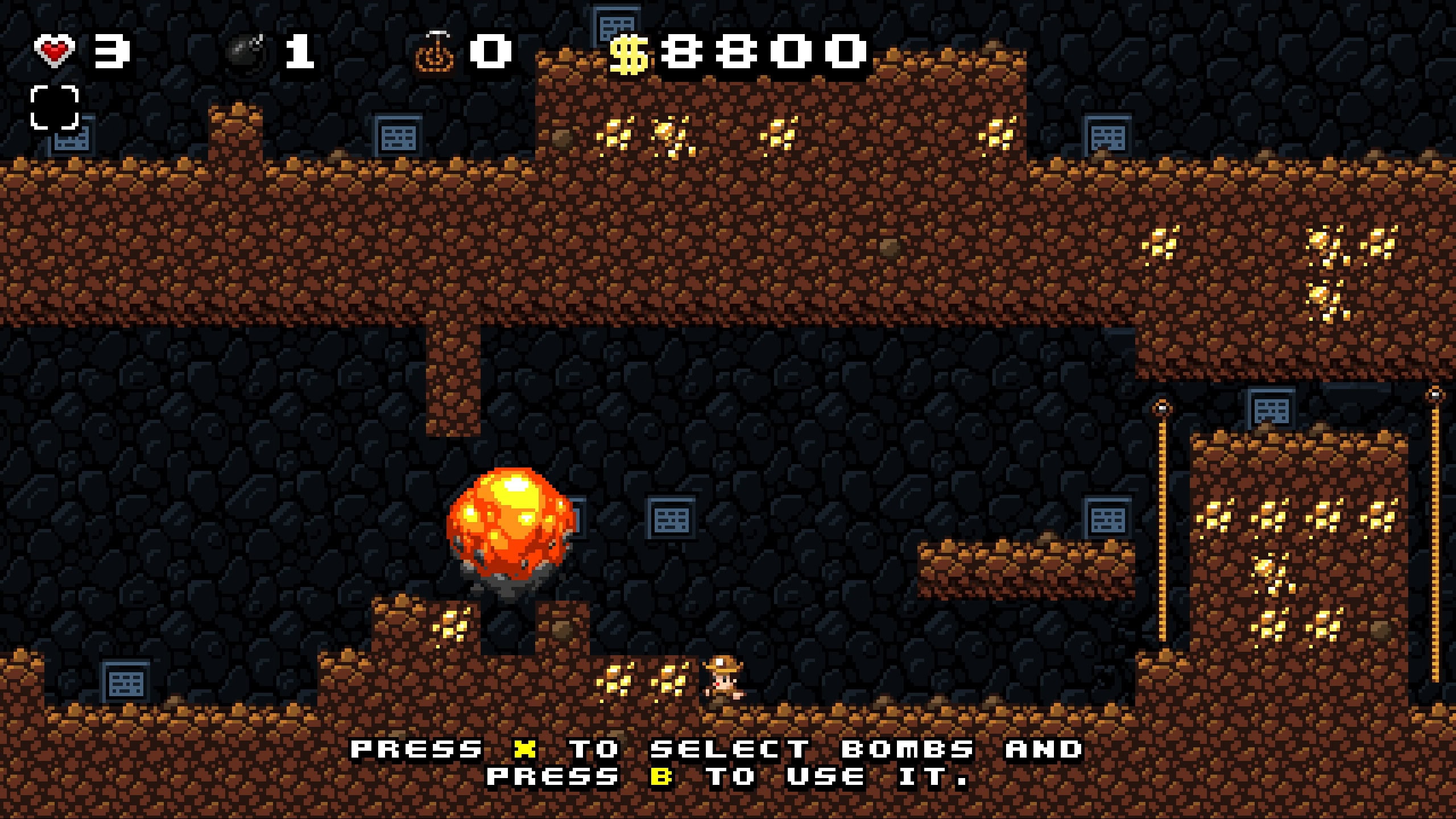Click the empty held-item slot bracket
Viewport: 1456px width, 819px height.
55,107
